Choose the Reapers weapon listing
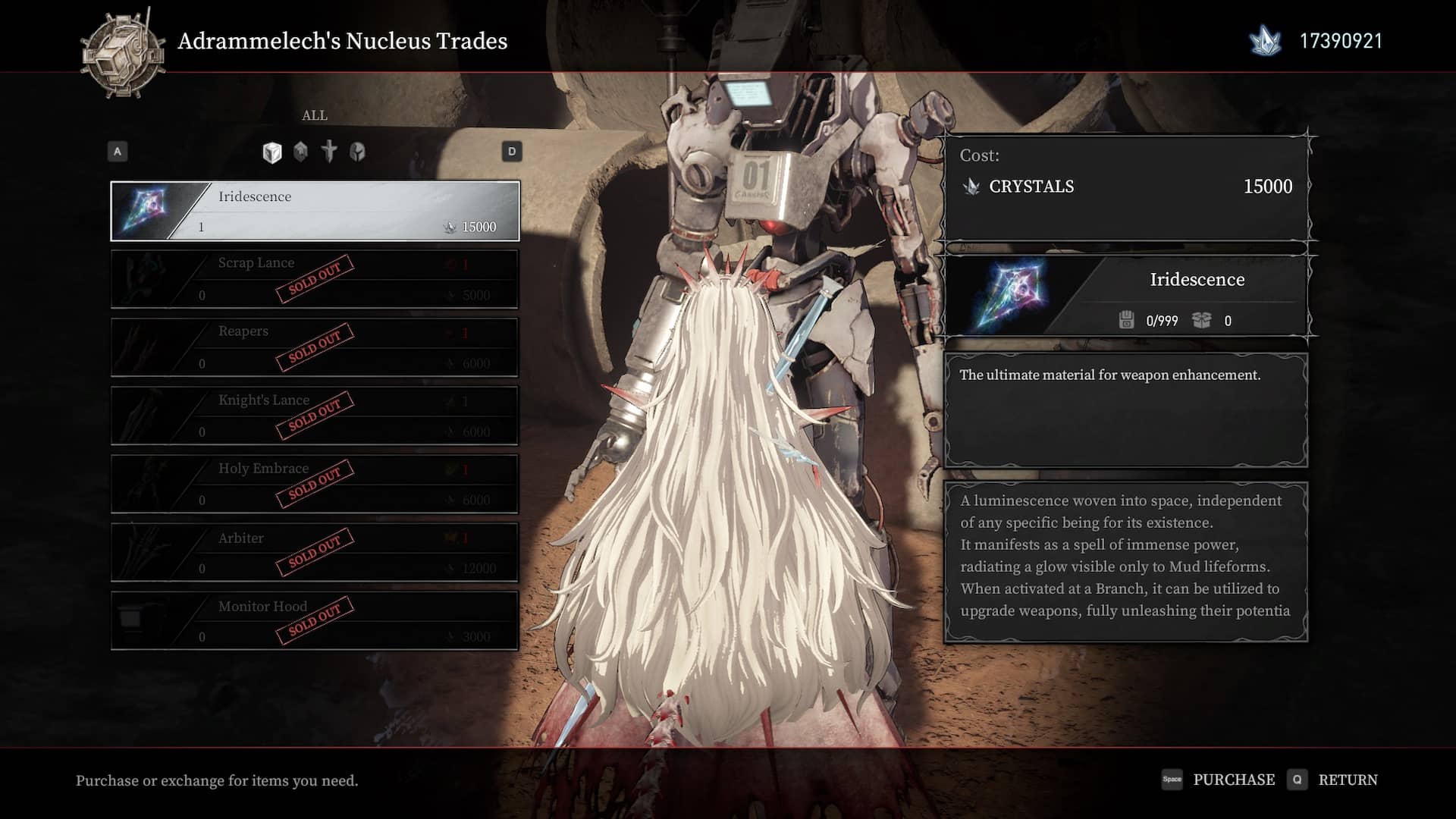This screenshot has width=1456, height=819. pyautogui.click(x=315, y=347)
